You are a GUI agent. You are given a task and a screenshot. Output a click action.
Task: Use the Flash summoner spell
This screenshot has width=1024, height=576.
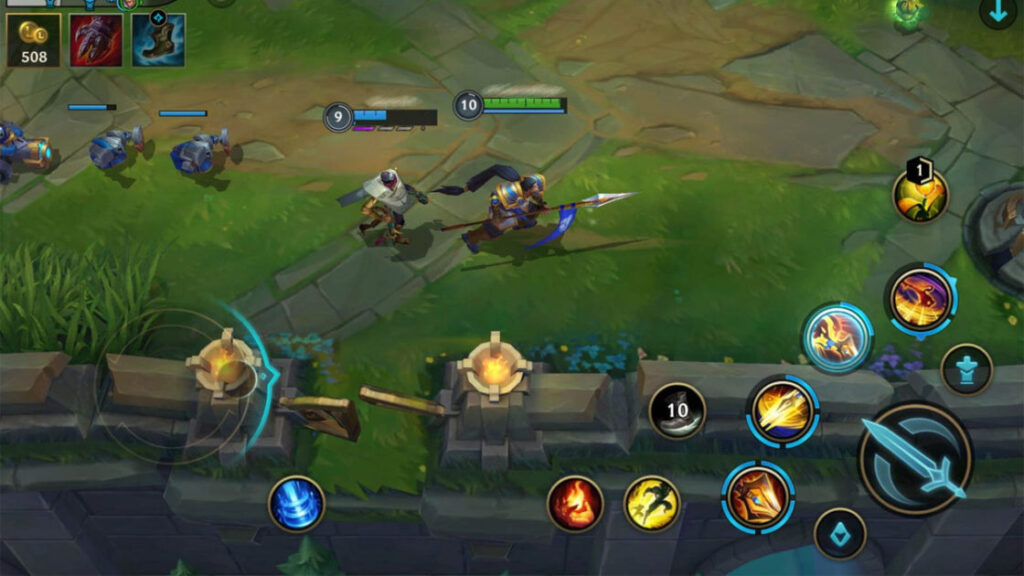point(652,503)
